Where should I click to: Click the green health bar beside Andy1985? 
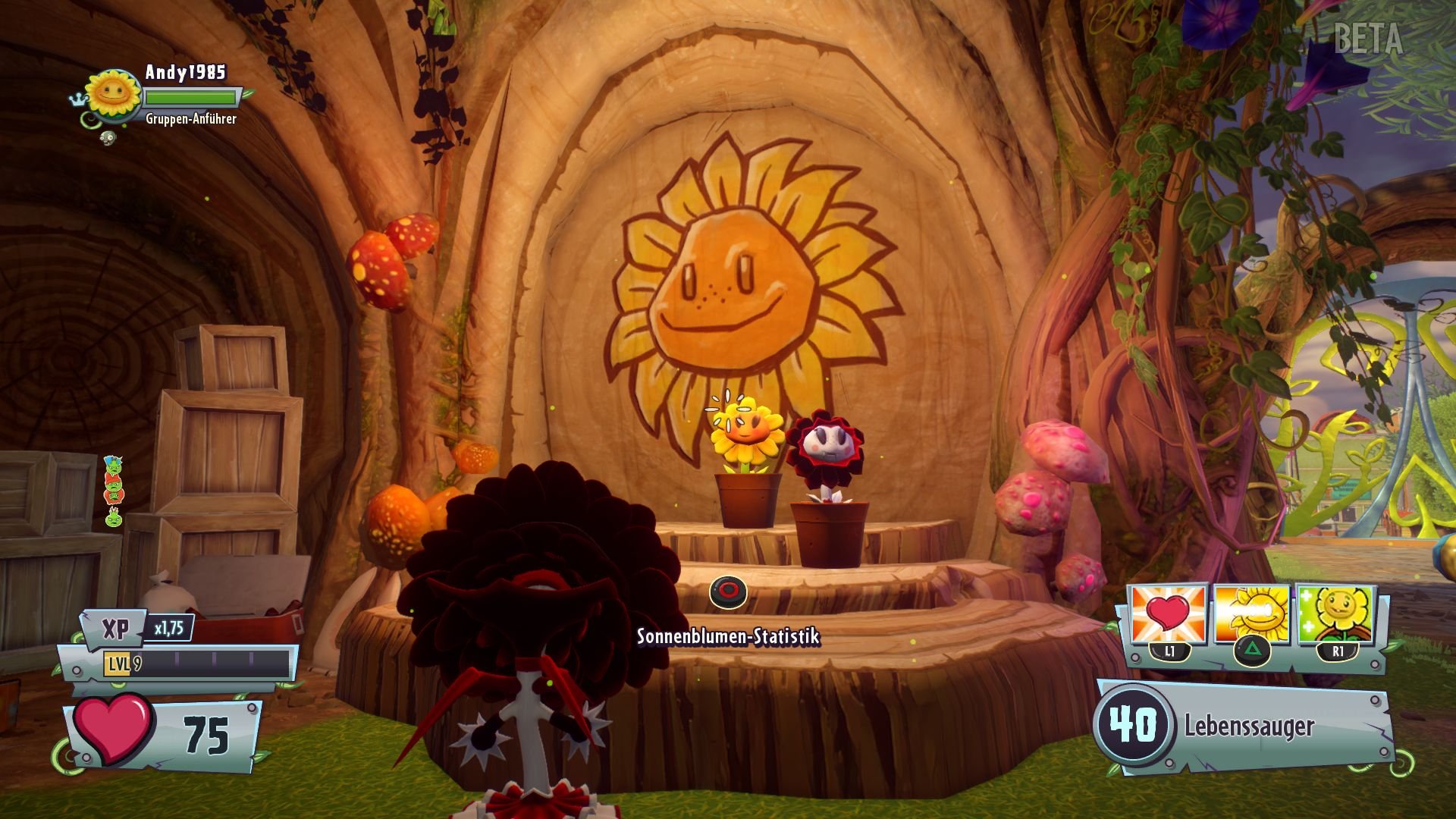pos(191,96)
